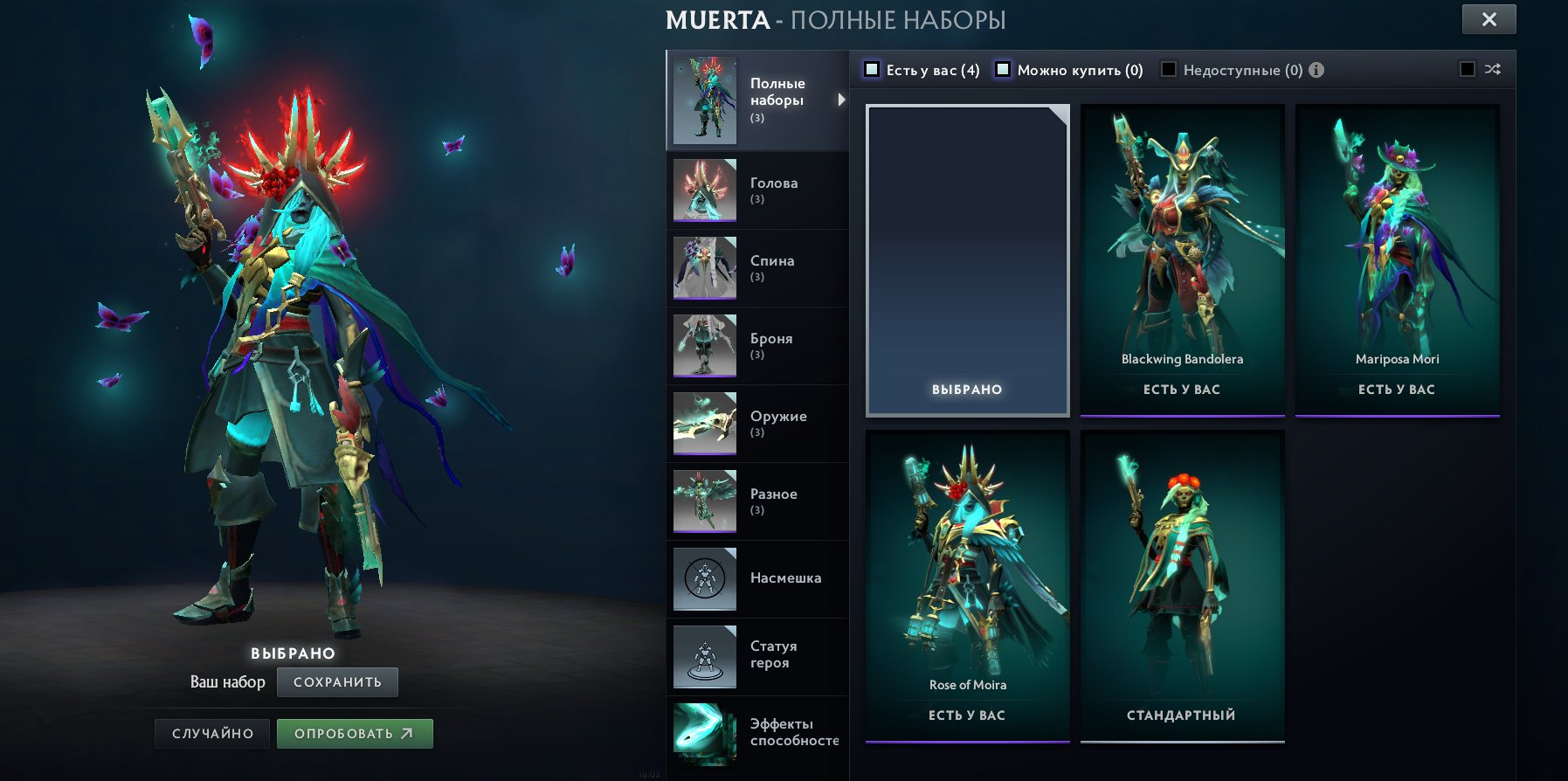Switch to the Голова slot category
The height and width of the screenshot is (781, 1568).
point(756,190)
